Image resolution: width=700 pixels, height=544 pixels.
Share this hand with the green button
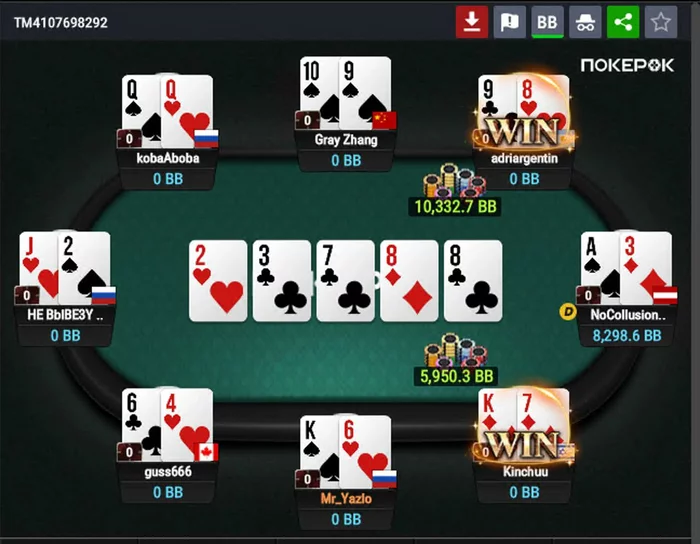click(623, 22)
